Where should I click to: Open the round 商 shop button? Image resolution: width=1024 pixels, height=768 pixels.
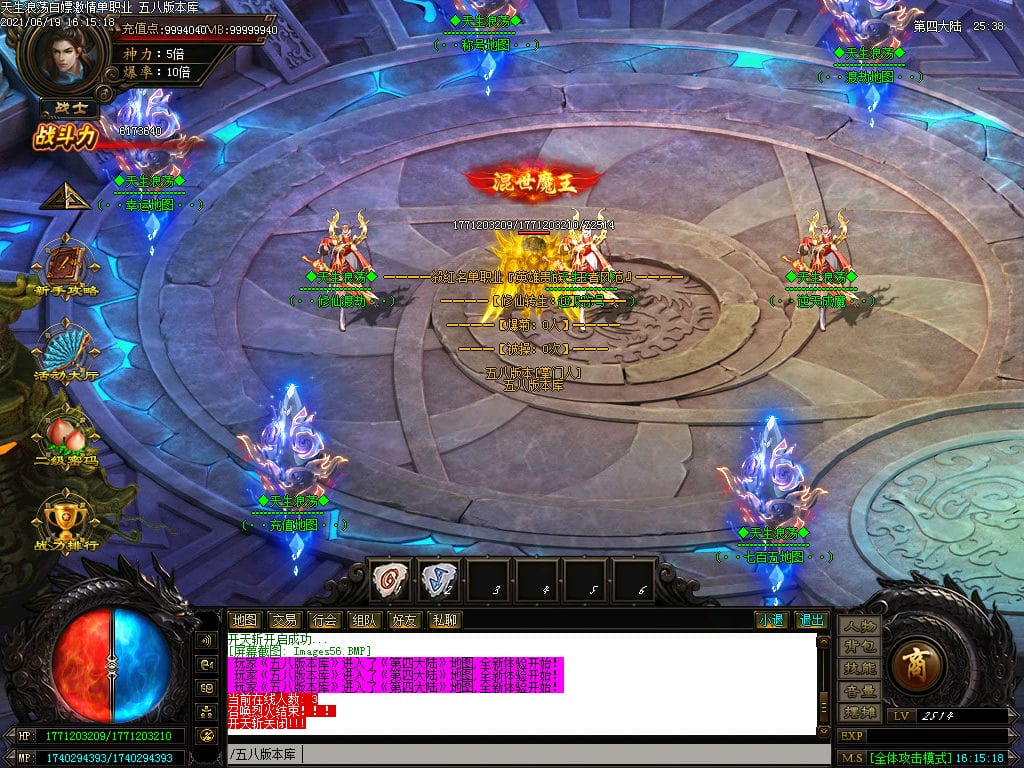tap(913, 664)
